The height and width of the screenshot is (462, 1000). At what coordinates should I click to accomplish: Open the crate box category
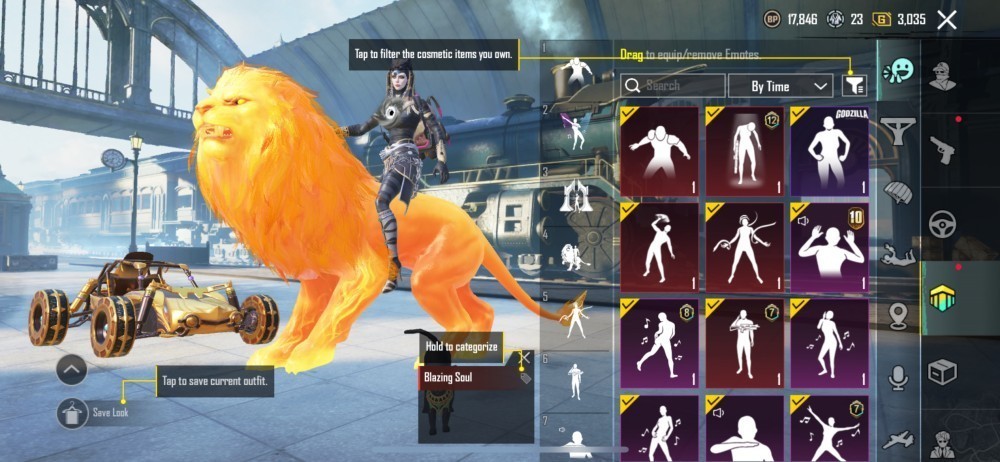[x=942, y=372]
